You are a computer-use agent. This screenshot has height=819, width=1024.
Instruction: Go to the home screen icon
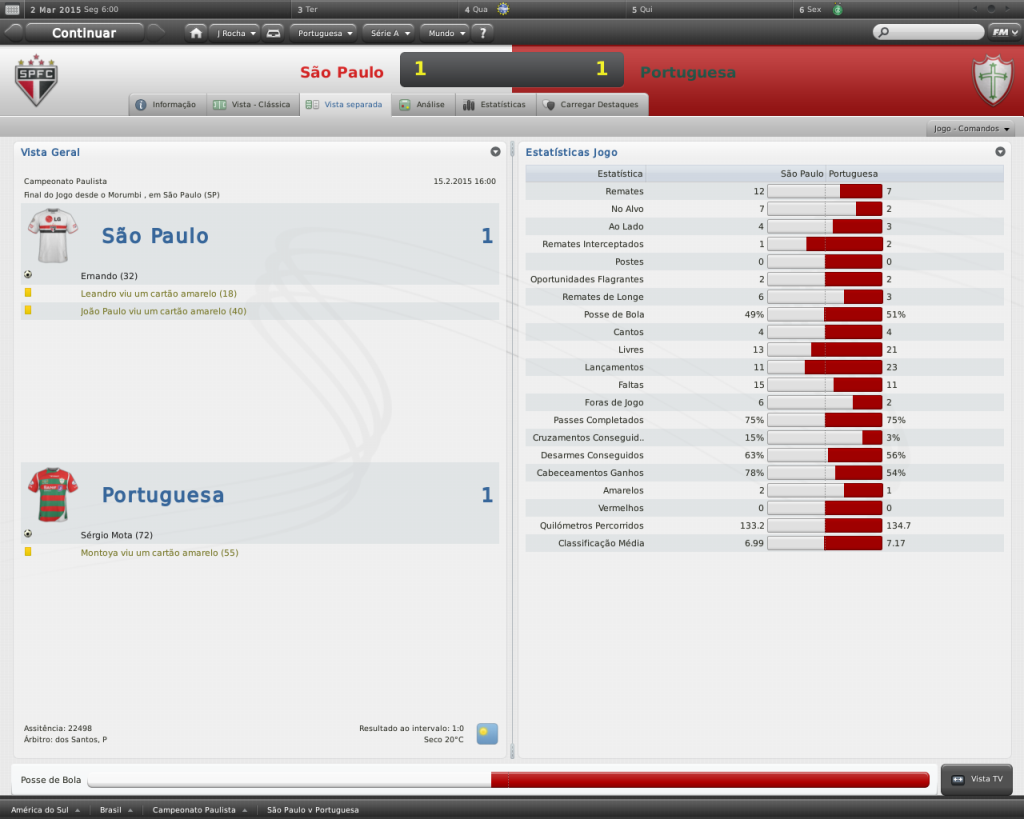196,33
